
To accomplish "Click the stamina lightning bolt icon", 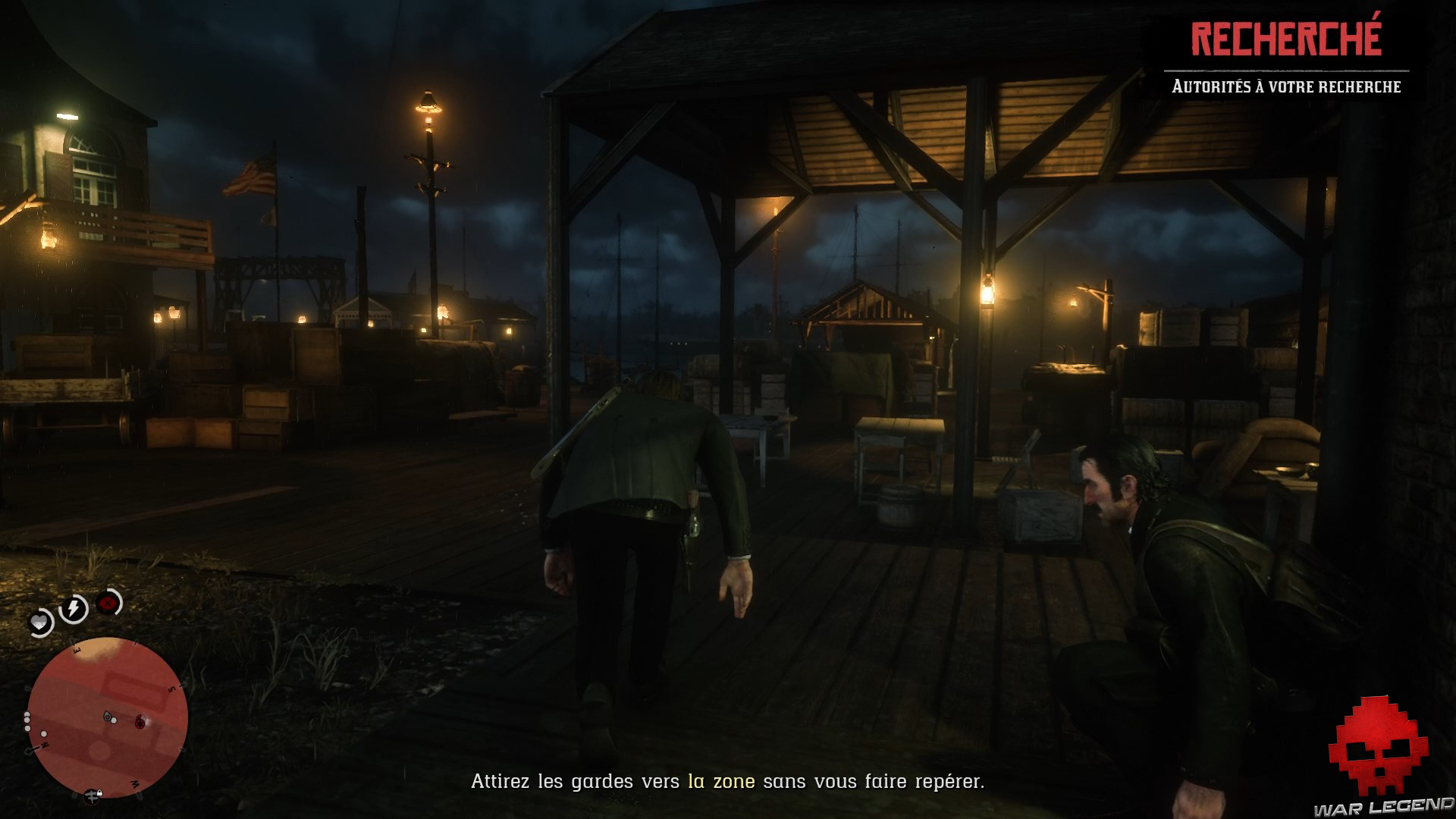I will coord(73,607).
